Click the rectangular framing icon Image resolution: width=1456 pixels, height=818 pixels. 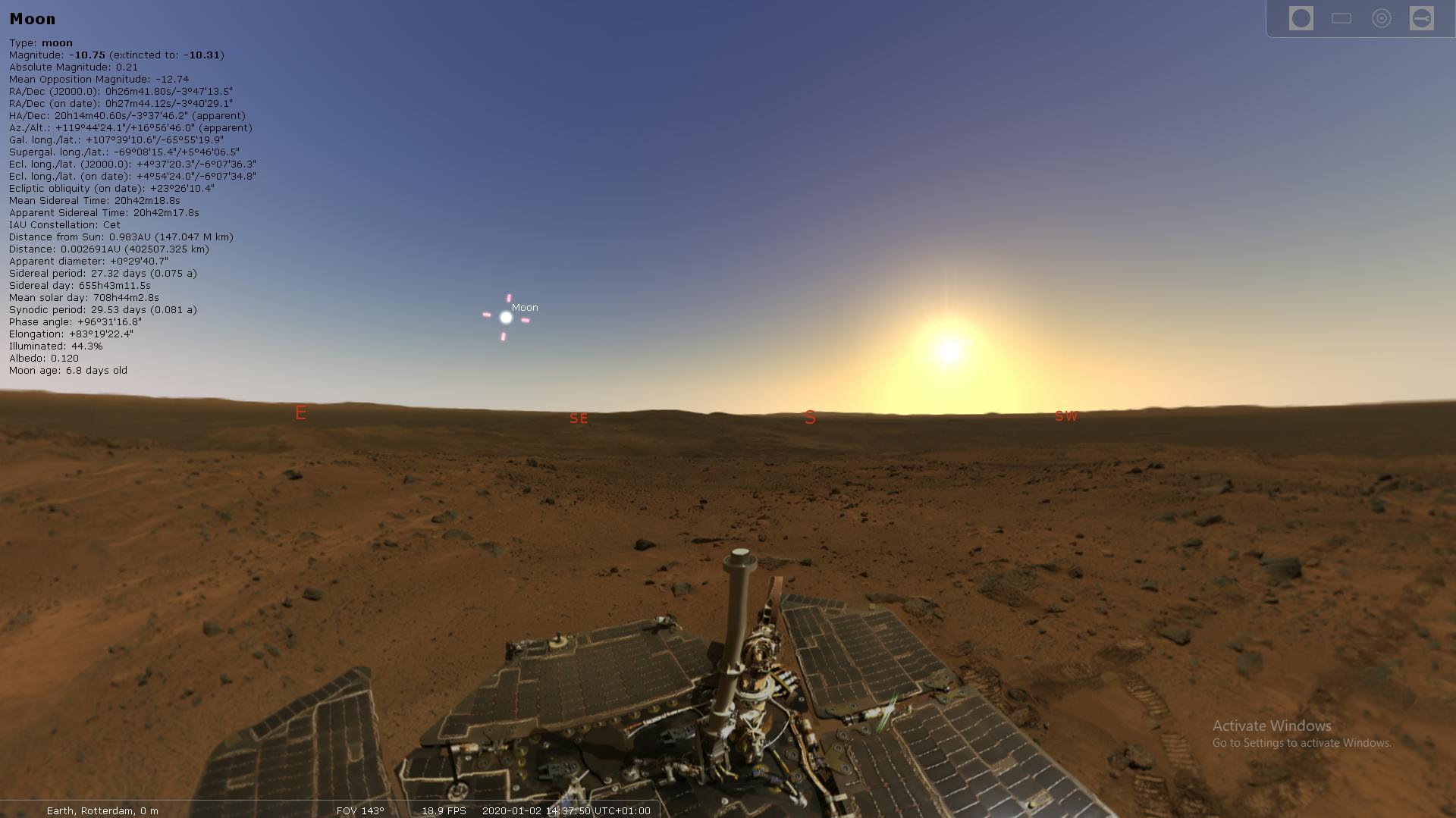click(1342, 17)
